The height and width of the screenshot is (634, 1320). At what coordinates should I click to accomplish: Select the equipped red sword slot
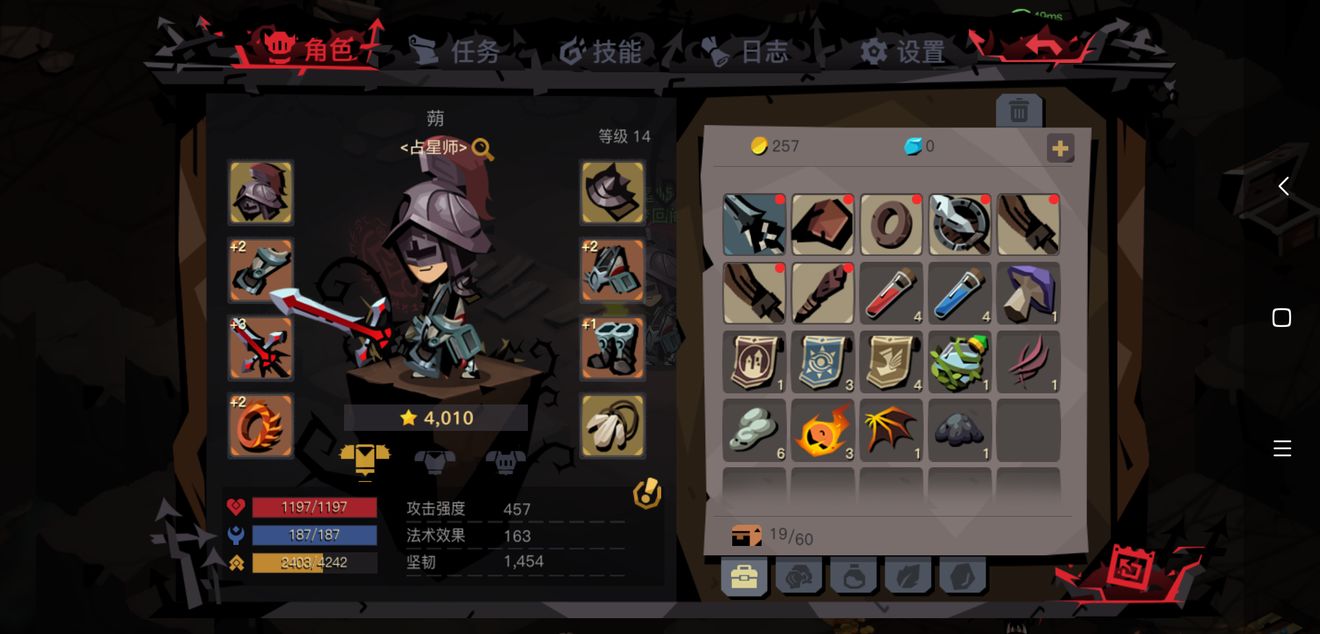tap(261, 348)
